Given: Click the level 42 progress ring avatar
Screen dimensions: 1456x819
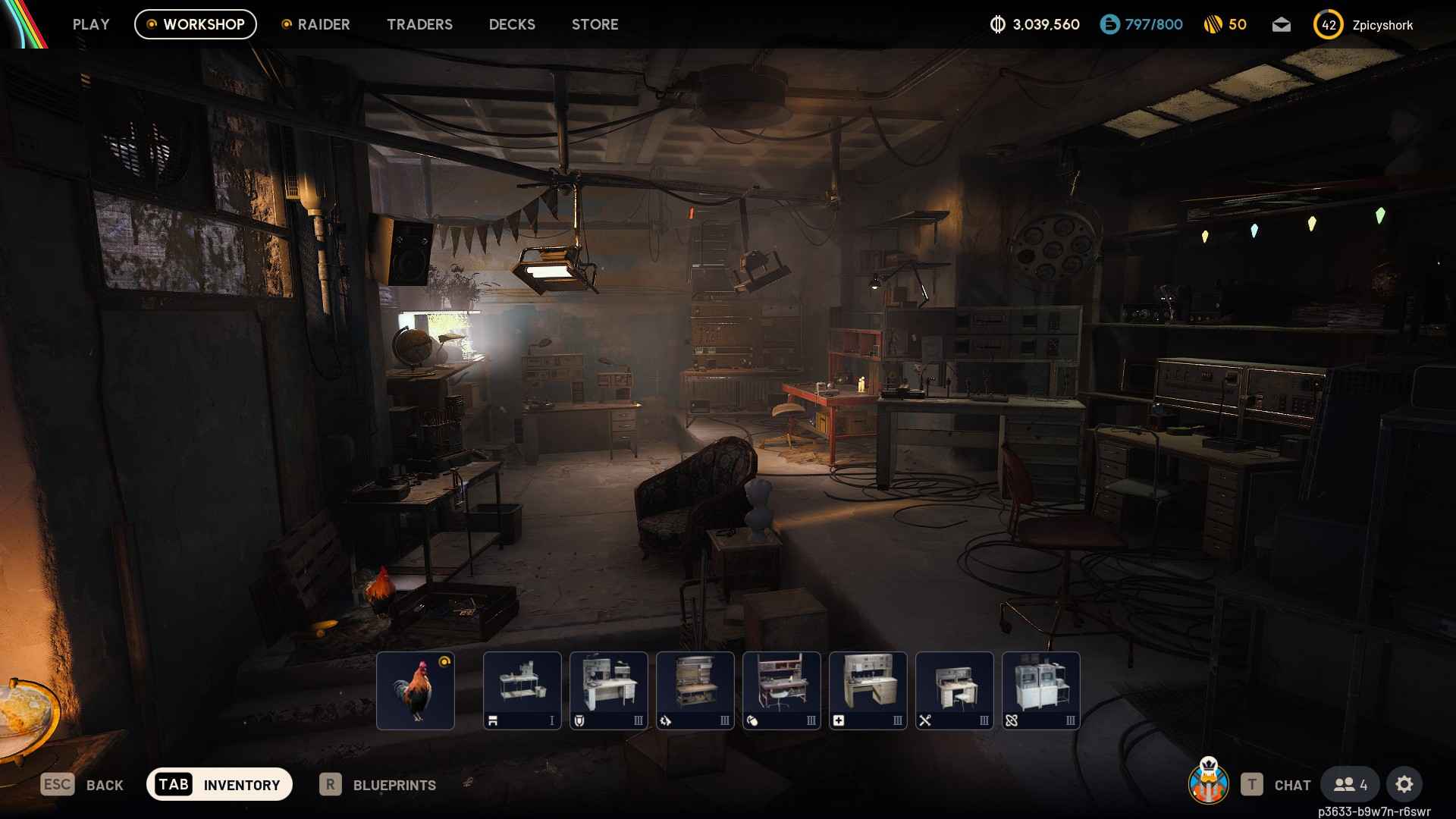Looking at the screenshot, I should (1328, 24).
